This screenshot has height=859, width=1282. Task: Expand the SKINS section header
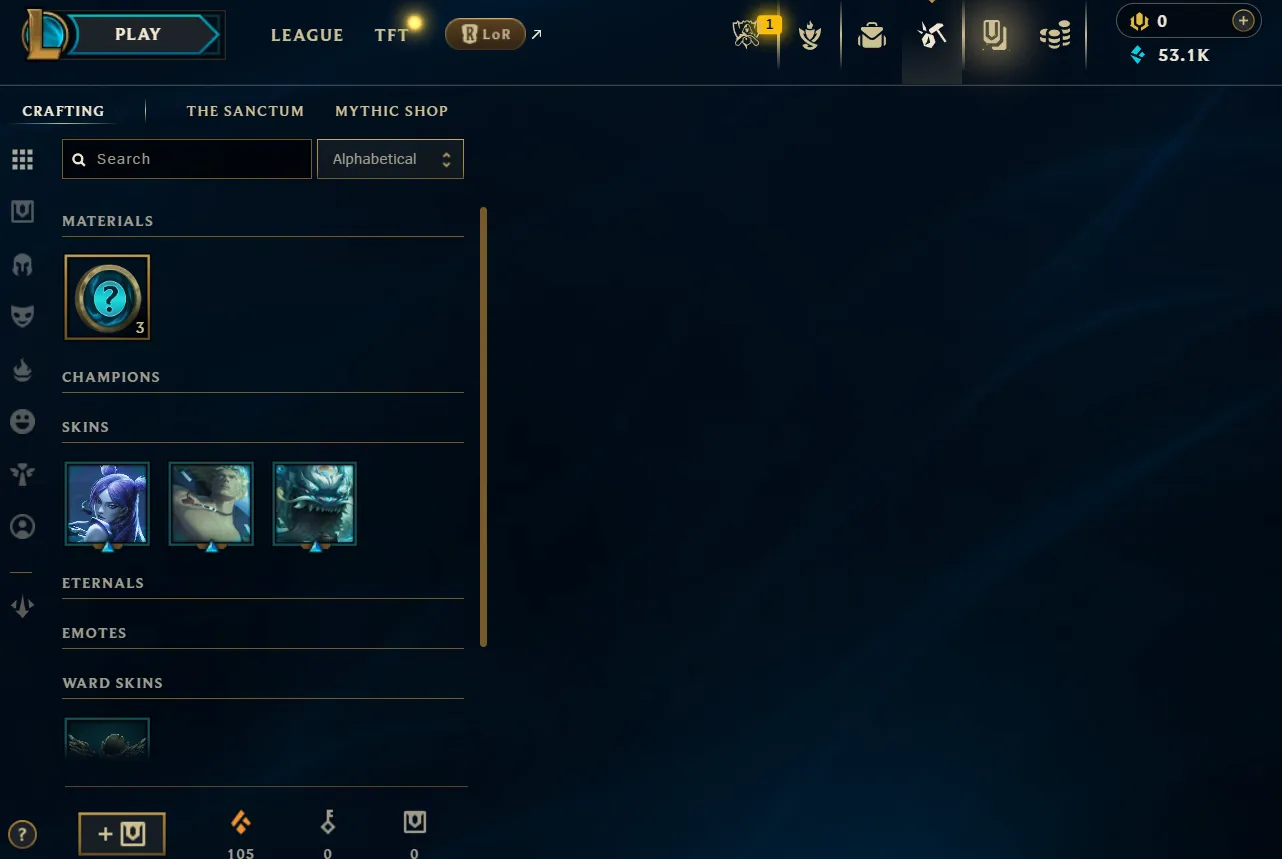[85, 426]
